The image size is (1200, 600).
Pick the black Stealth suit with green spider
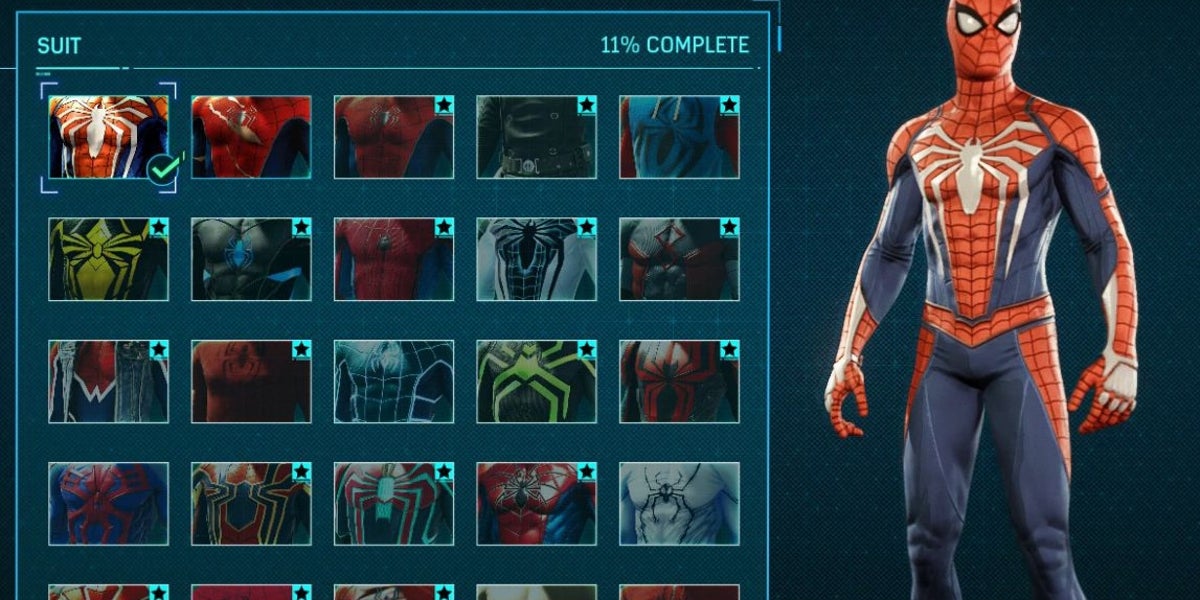click(x=536, y=381)
